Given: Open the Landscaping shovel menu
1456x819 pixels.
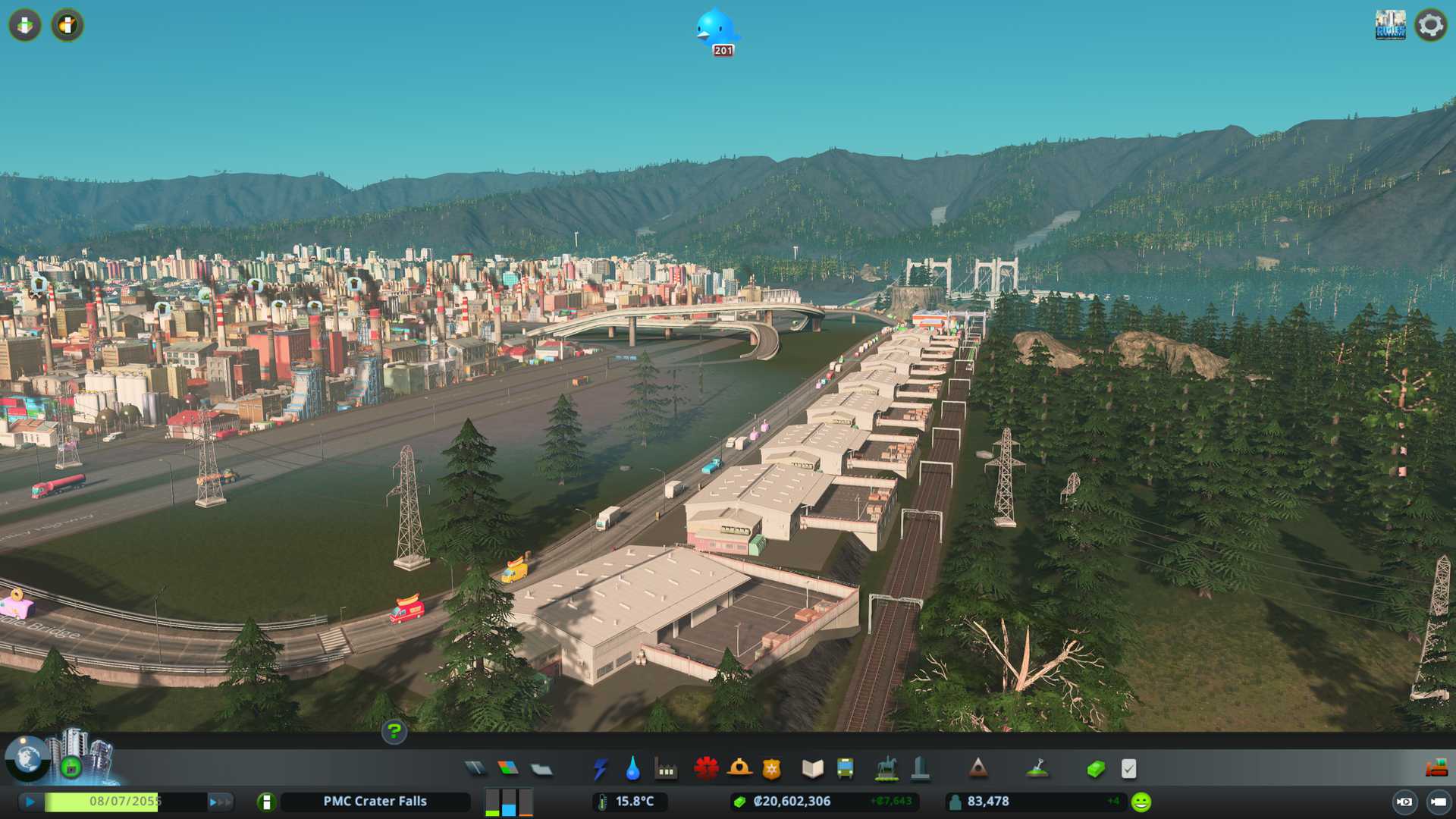Looking at the screenshot, I should 1037,769.
